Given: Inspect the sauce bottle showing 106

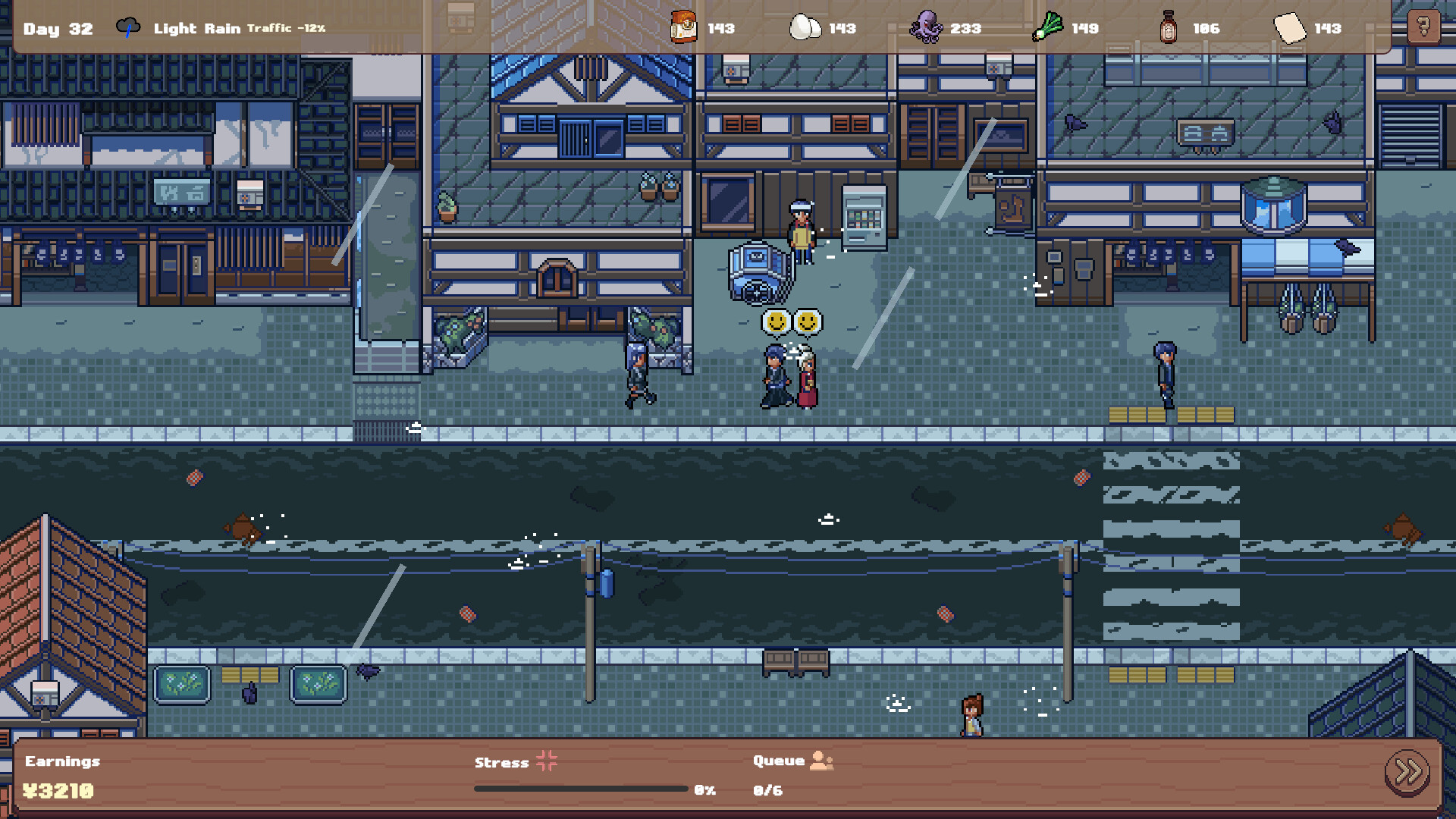Looking at the screenshot, I should [x=1168, y=28].
